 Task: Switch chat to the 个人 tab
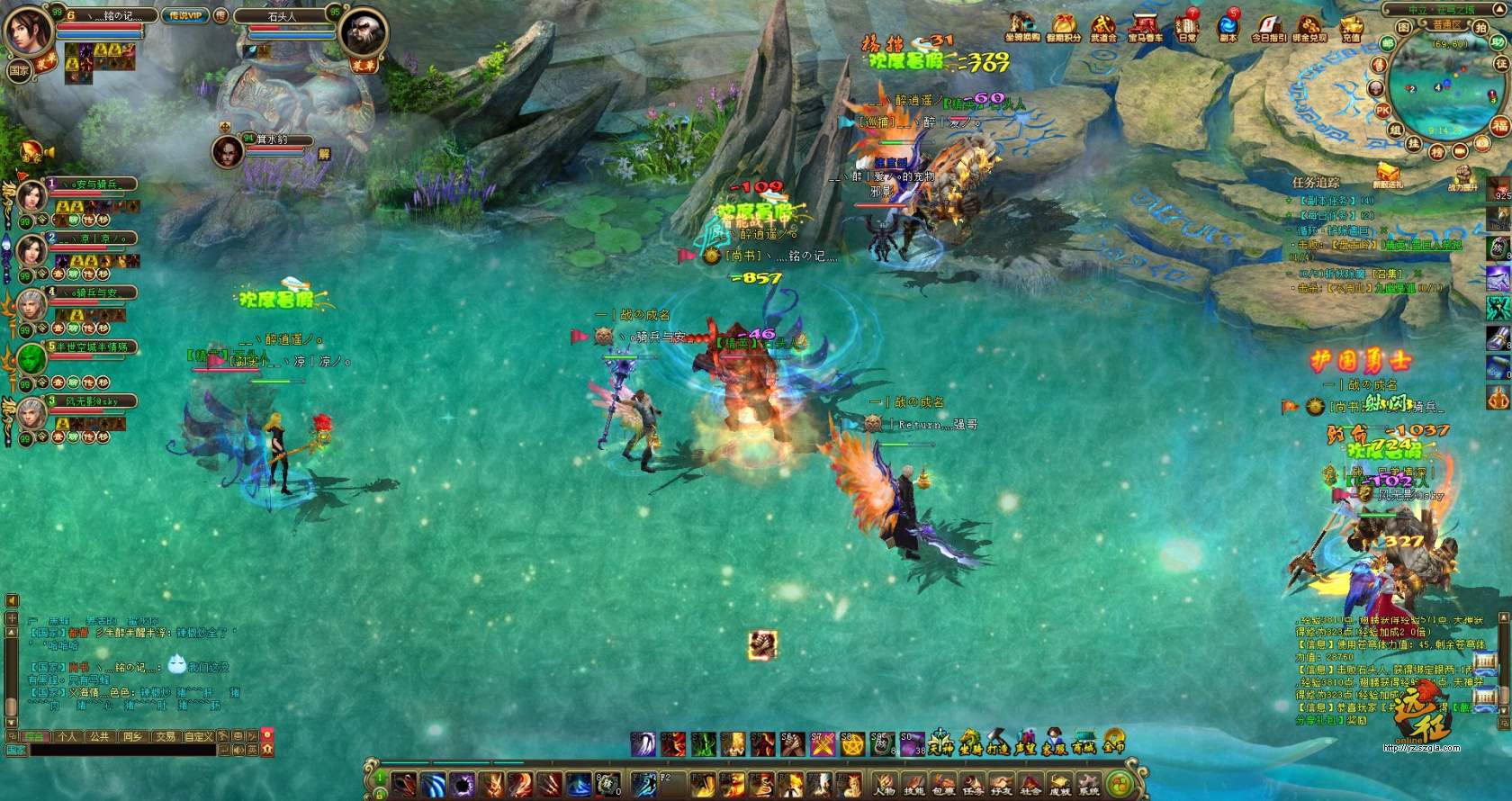67,736
